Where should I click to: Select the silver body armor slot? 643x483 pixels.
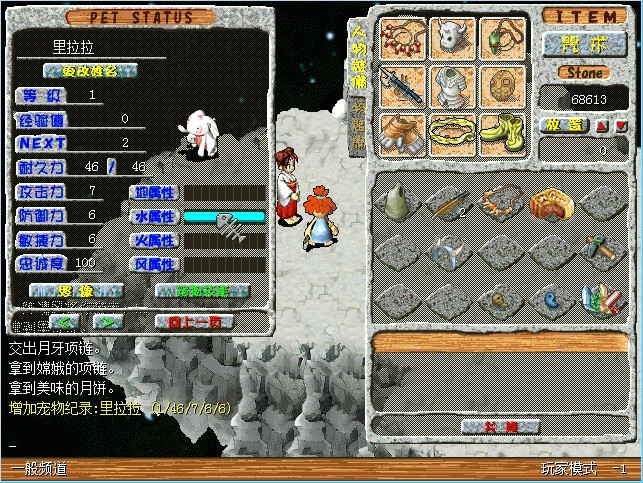tap(453, 86)
